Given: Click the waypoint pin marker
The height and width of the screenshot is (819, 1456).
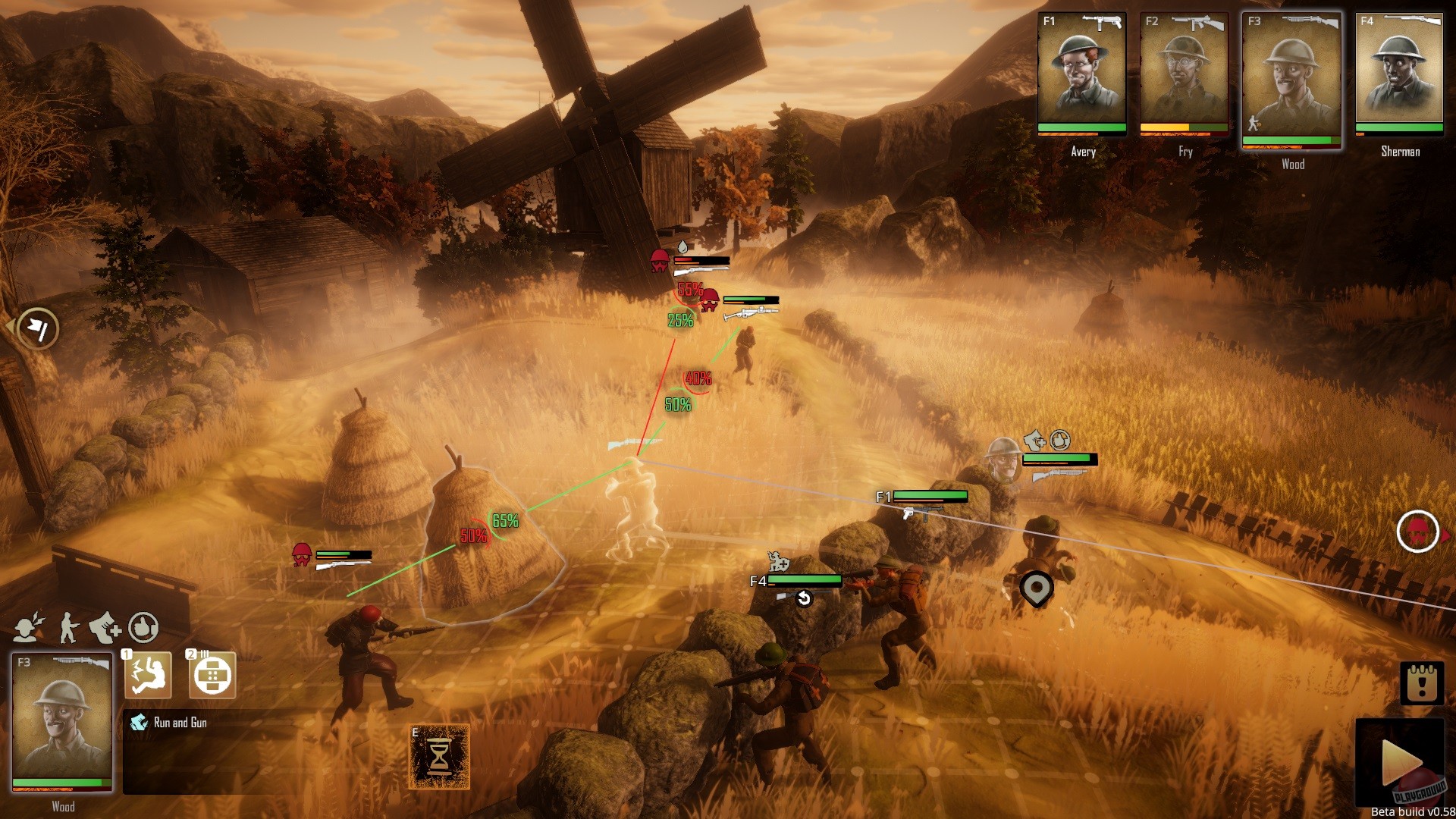Looking at the screenshot, I should point(1036,588).
